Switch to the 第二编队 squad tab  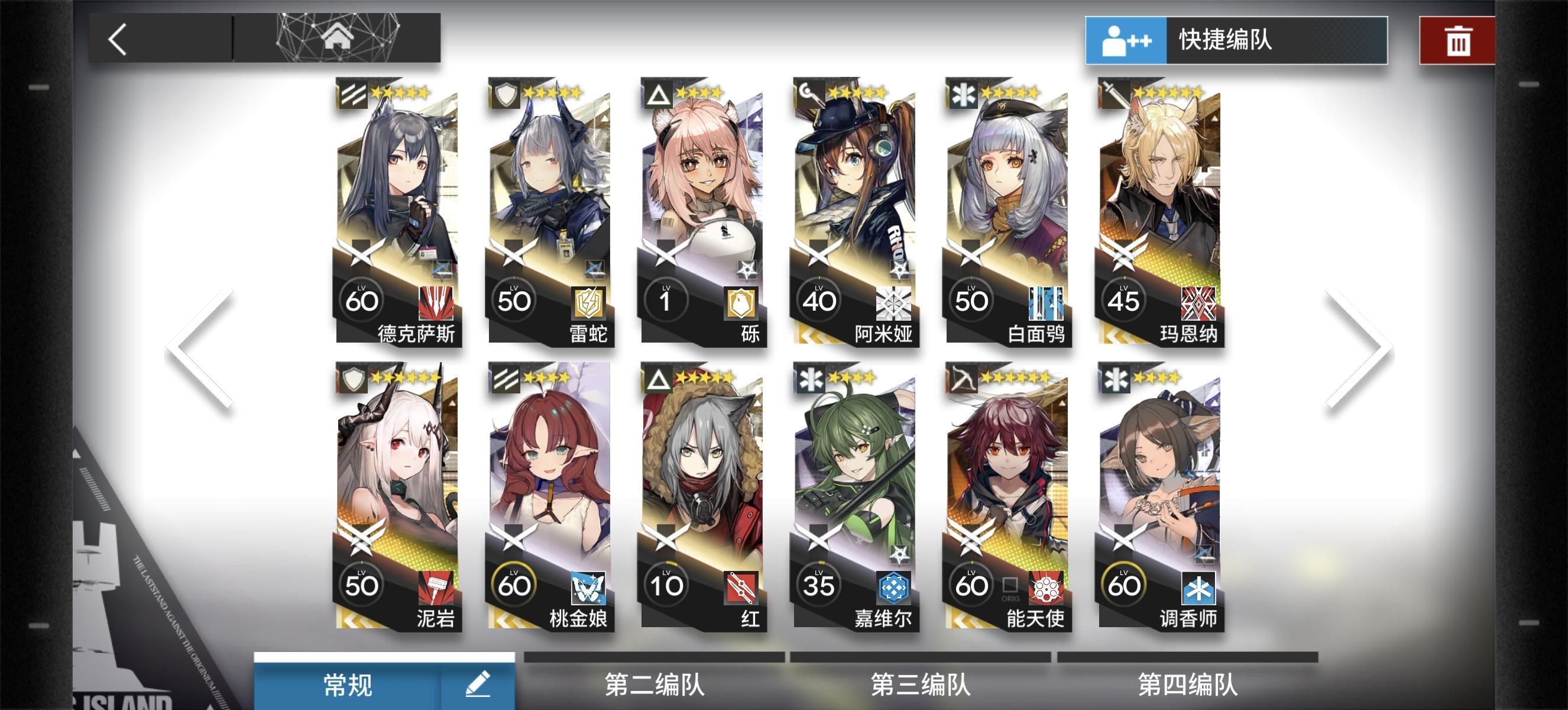point(655,684)
